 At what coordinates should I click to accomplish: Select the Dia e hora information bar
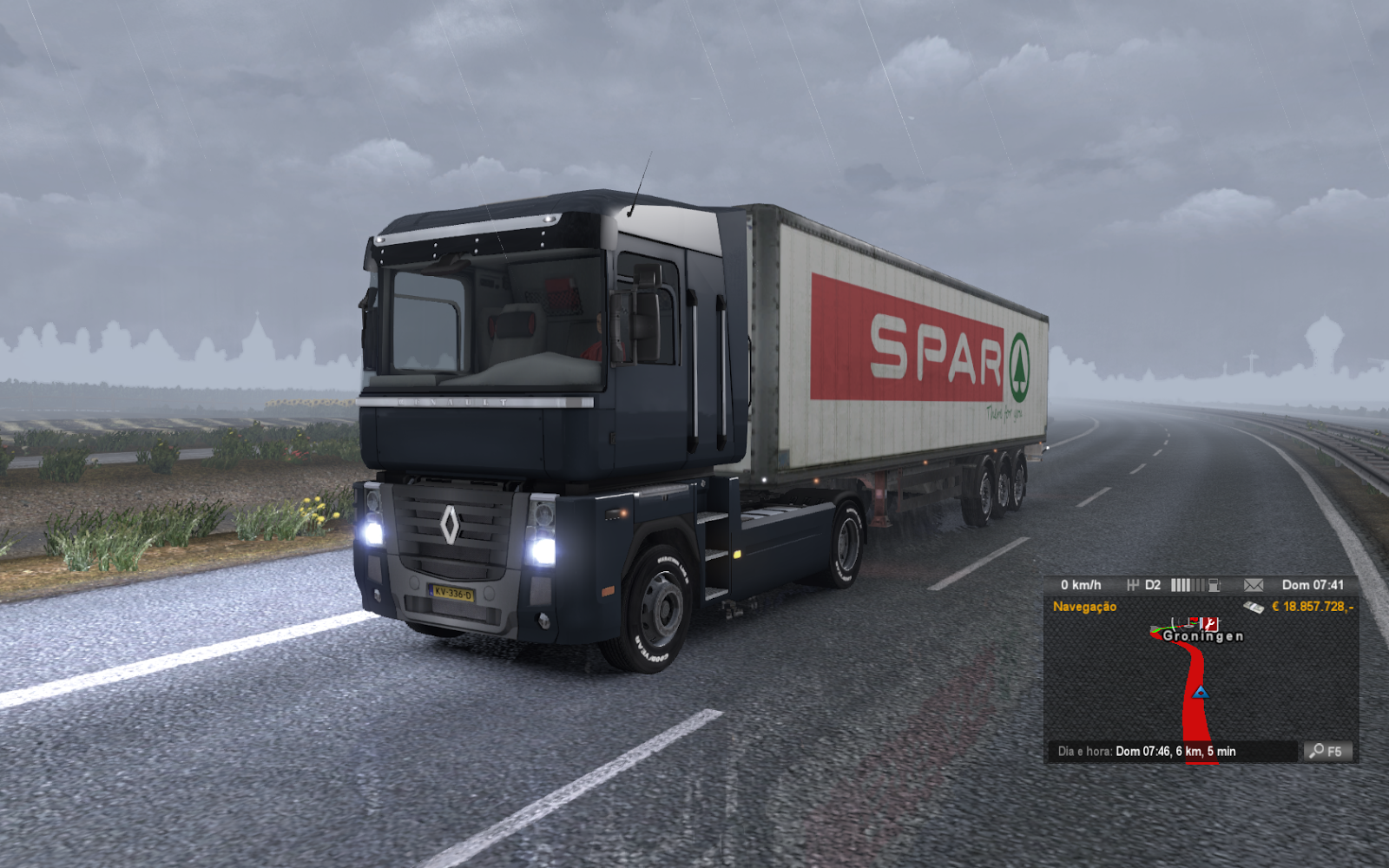click(1146, 750)
